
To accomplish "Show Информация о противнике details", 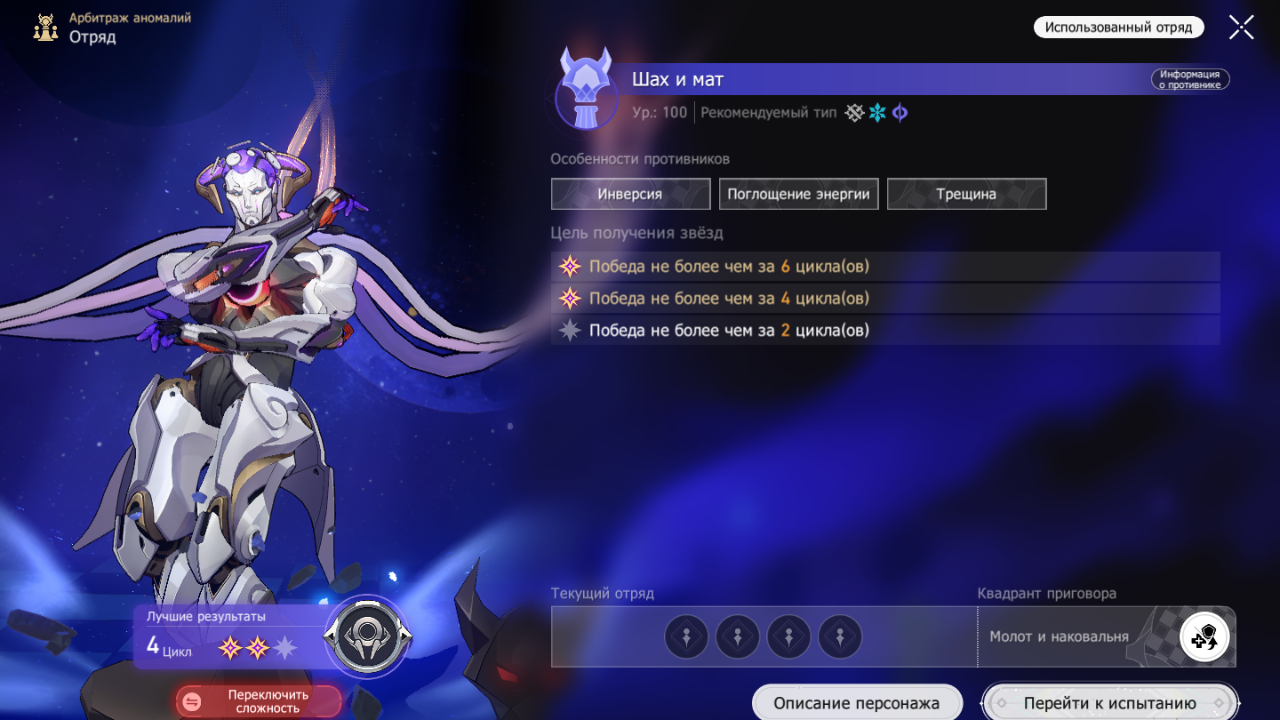I will (x=1189, y=80).
